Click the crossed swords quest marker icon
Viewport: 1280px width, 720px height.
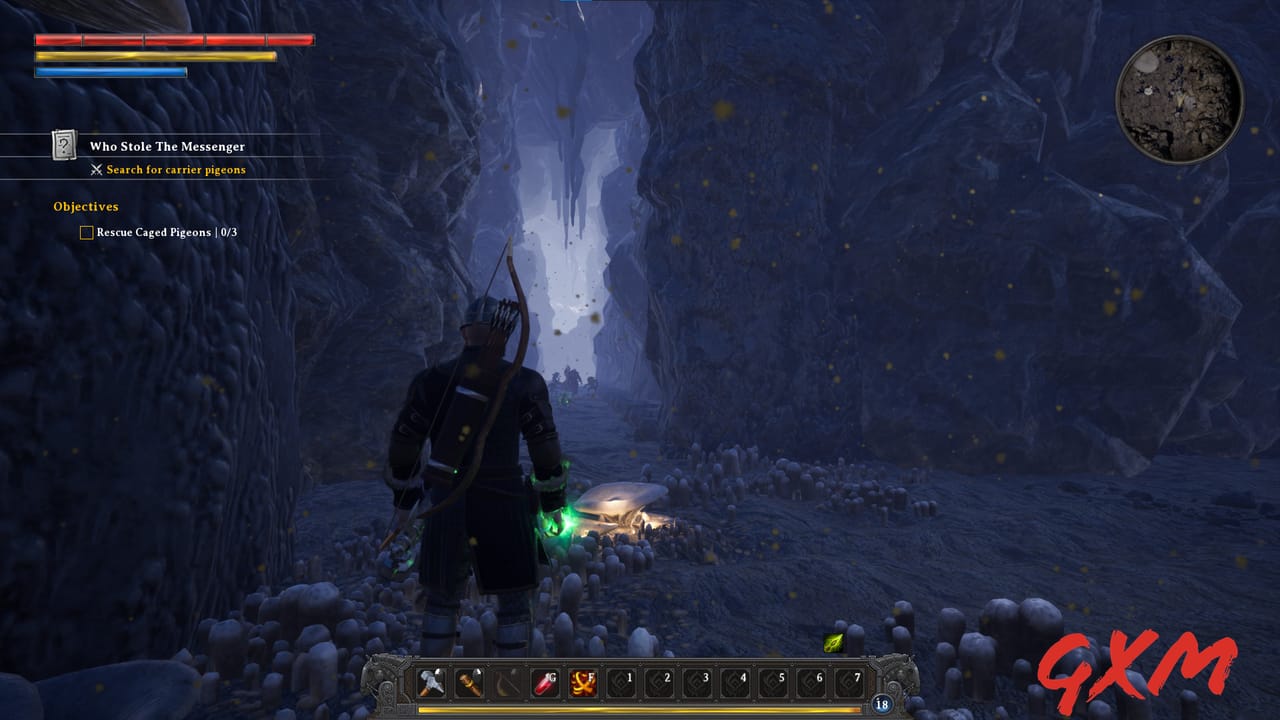pos(97,169)
